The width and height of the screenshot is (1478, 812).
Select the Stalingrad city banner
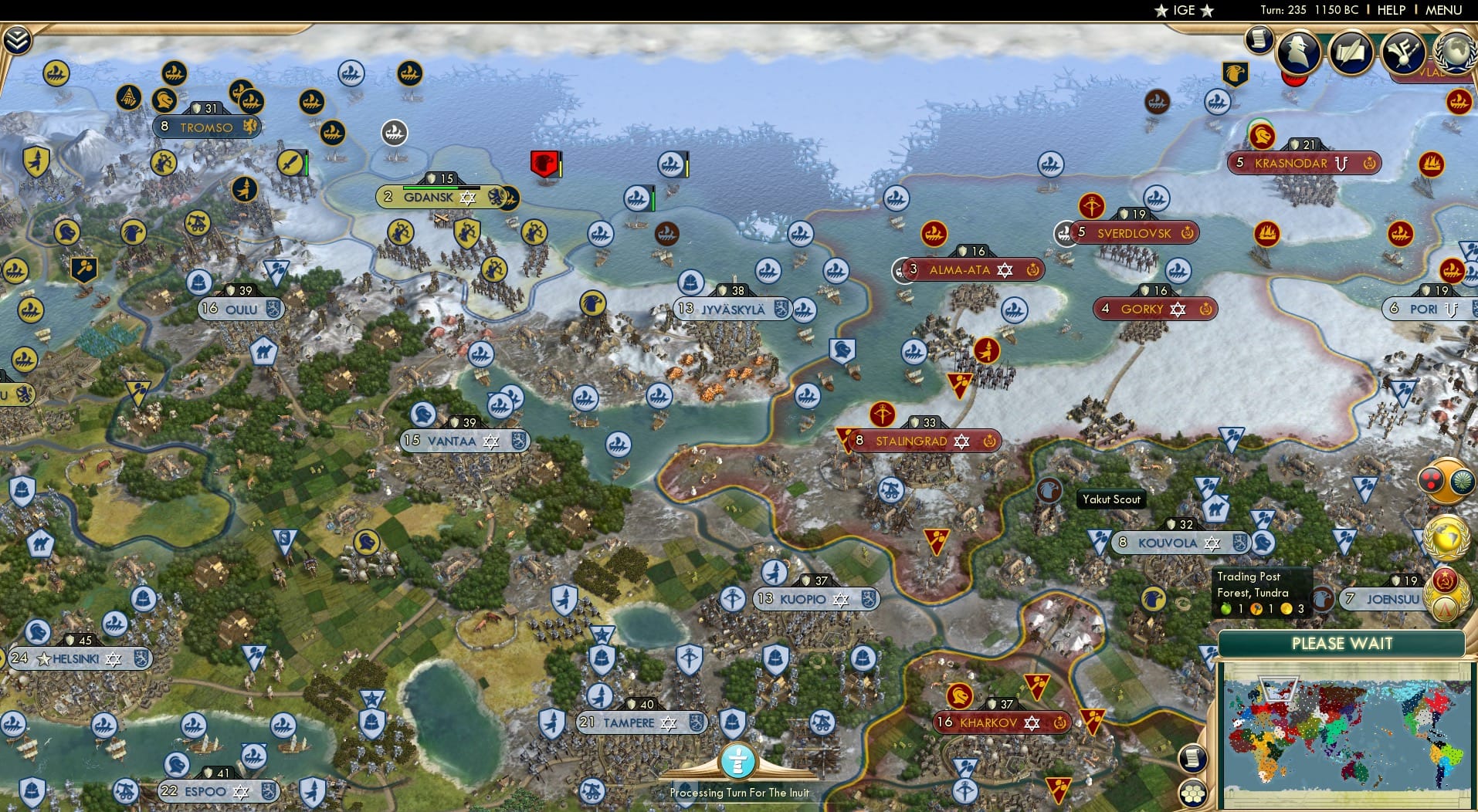pos(911,441)
